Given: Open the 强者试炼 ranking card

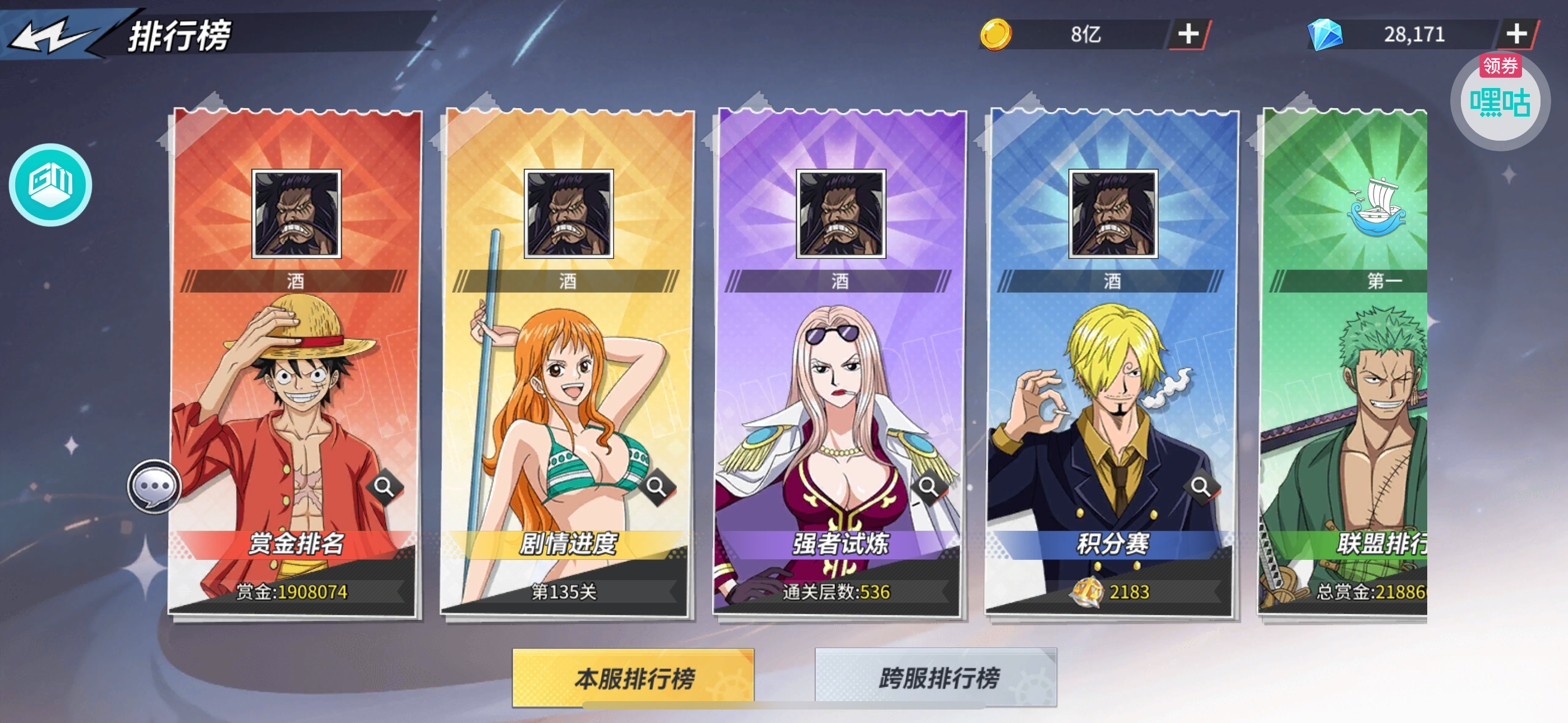Looking at the screenshot, I should click(x=840, y=396).
